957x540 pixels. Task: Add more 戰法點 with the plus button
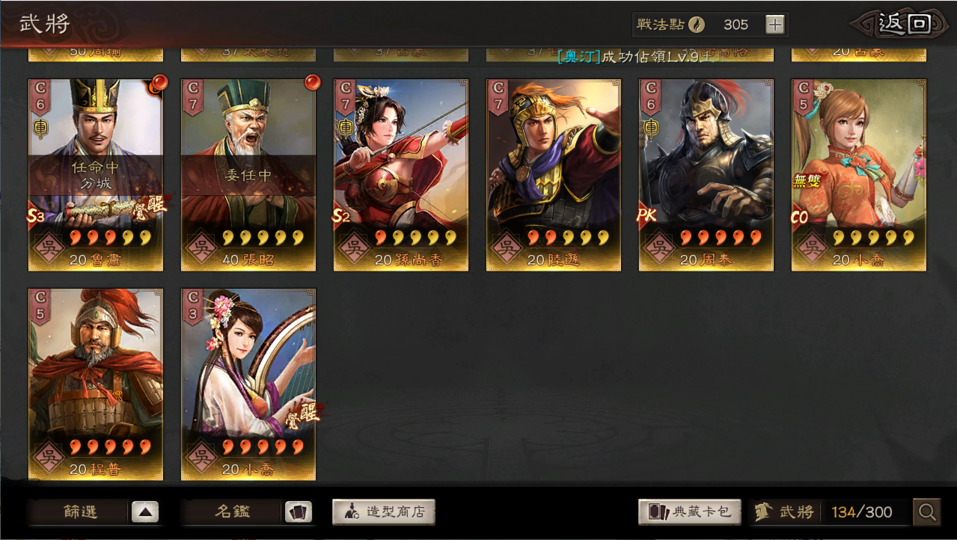[775, 25]
